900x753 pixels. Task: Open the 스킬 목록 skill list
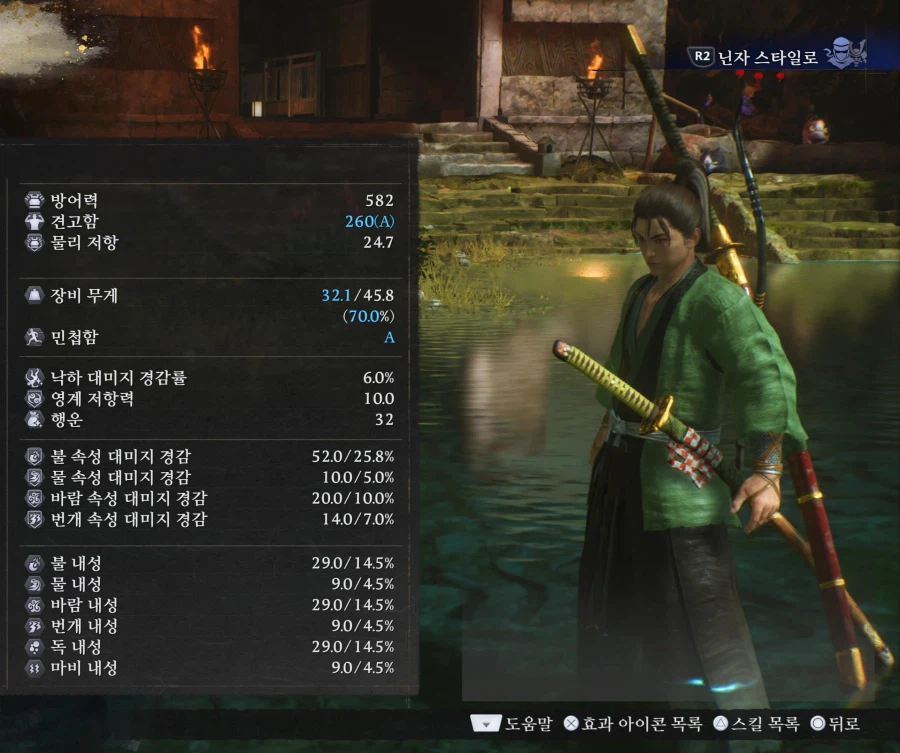(756, 723)
